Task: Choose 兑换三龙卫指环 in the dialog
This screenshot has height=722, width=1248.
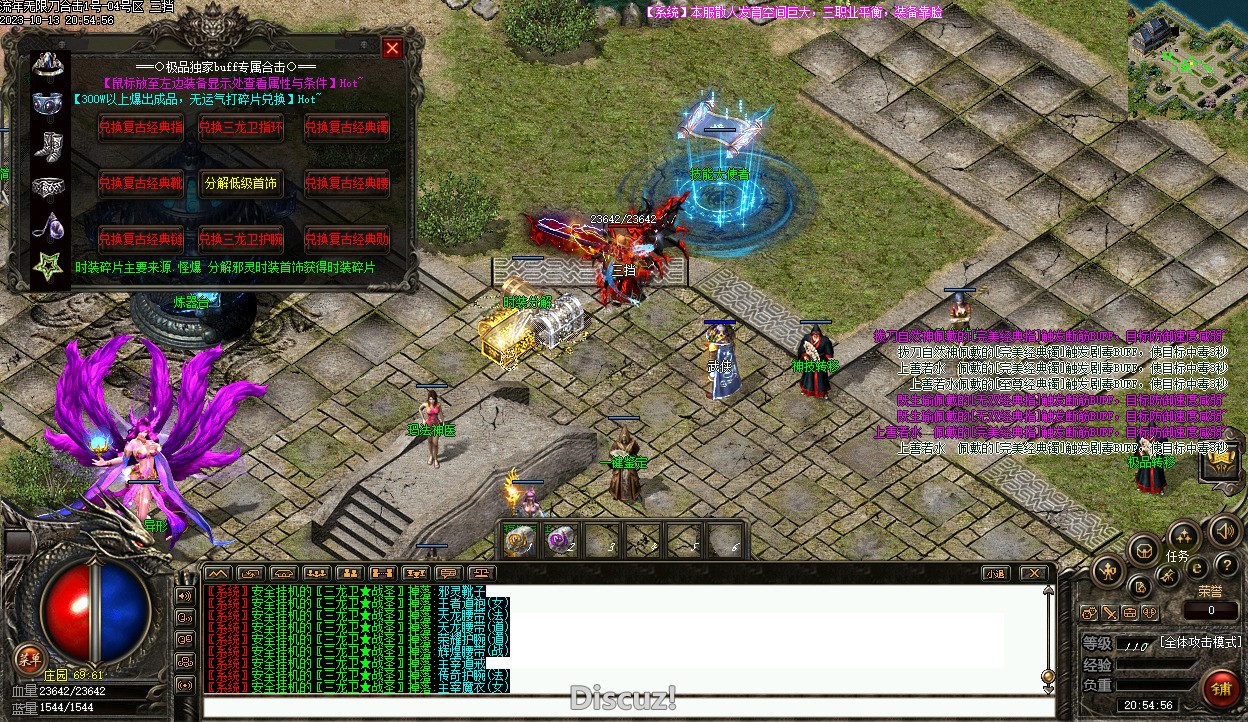Action: pyautogui.click(x=241, y=127)
